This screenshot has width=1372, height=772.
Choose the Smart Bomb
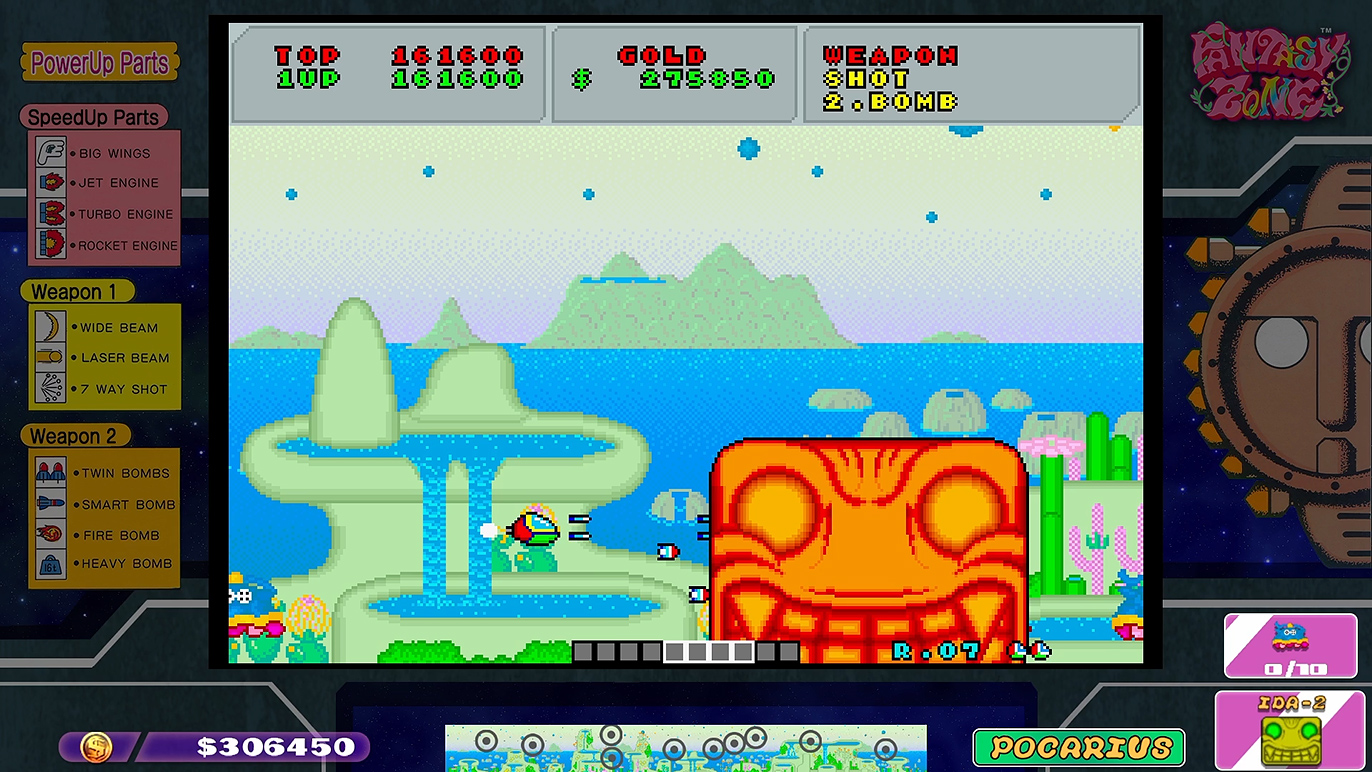coord(105,504)
